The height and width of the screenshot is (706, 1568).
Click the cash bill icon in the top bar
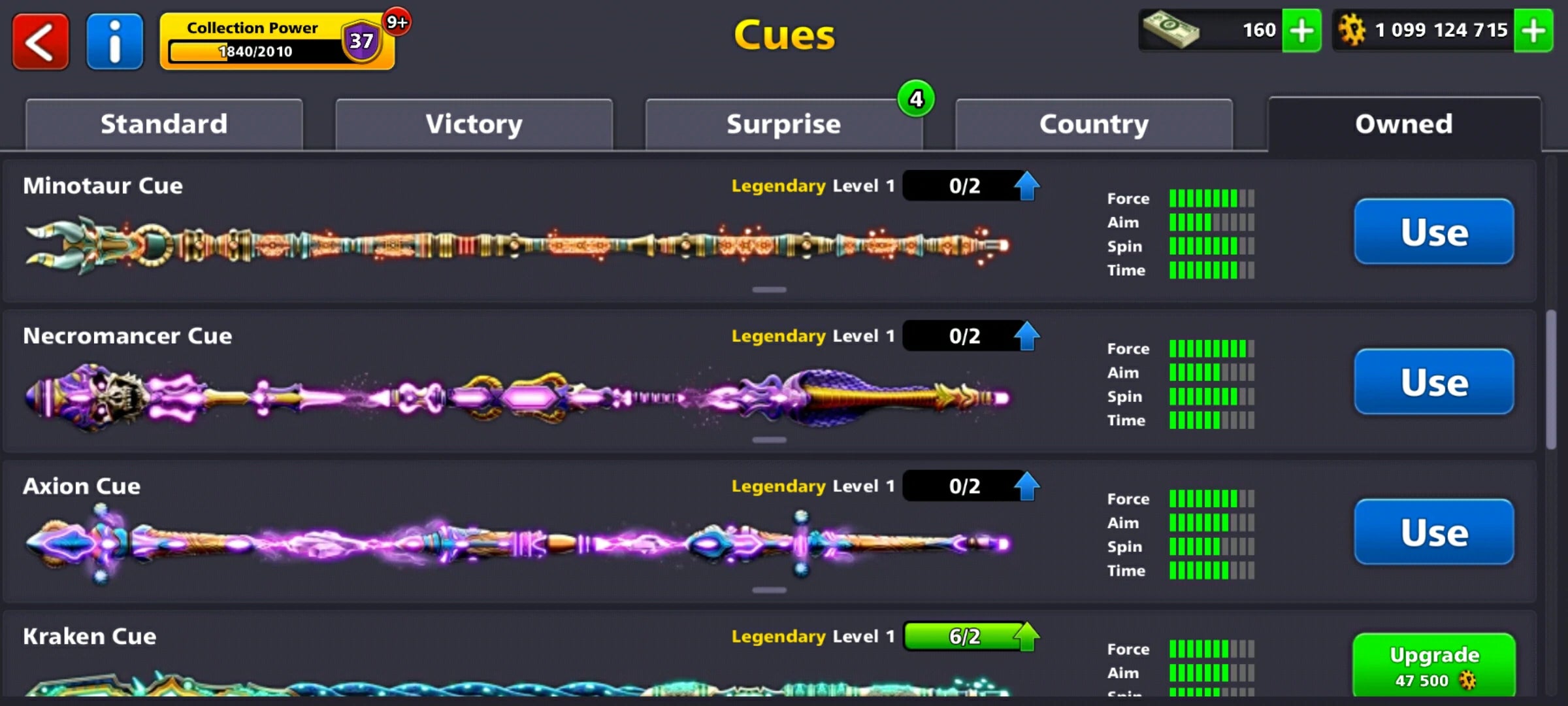[x=1171, y=29]
